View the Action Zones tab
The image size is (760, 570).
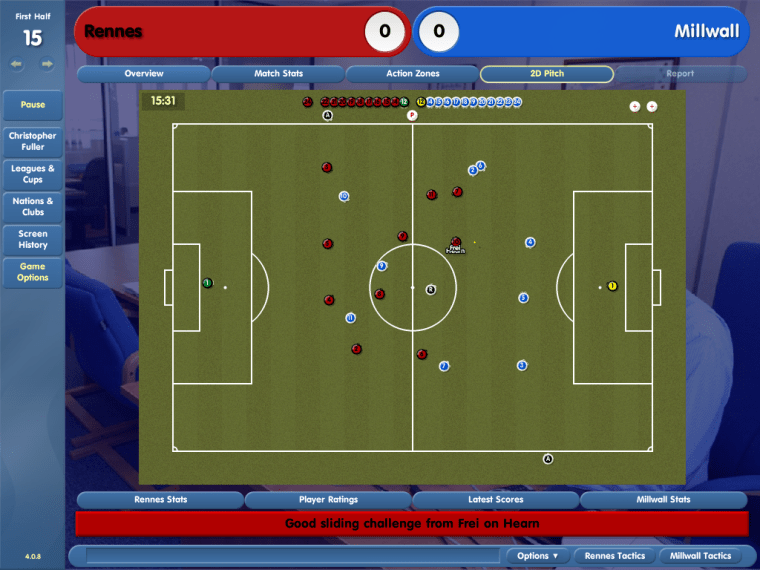412,74
